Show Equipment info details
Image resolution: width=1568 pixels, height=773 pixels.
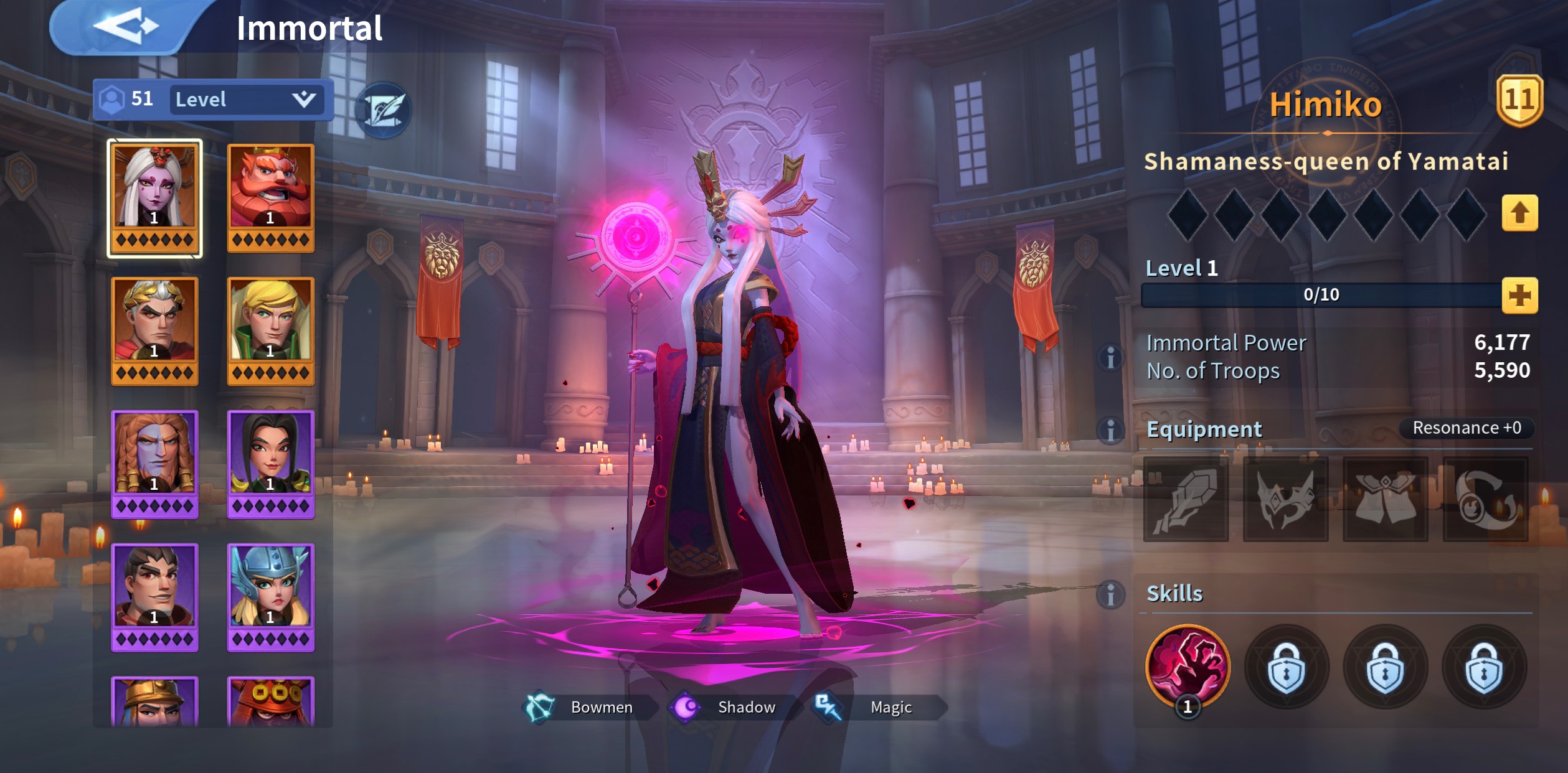pos(1110,430)
